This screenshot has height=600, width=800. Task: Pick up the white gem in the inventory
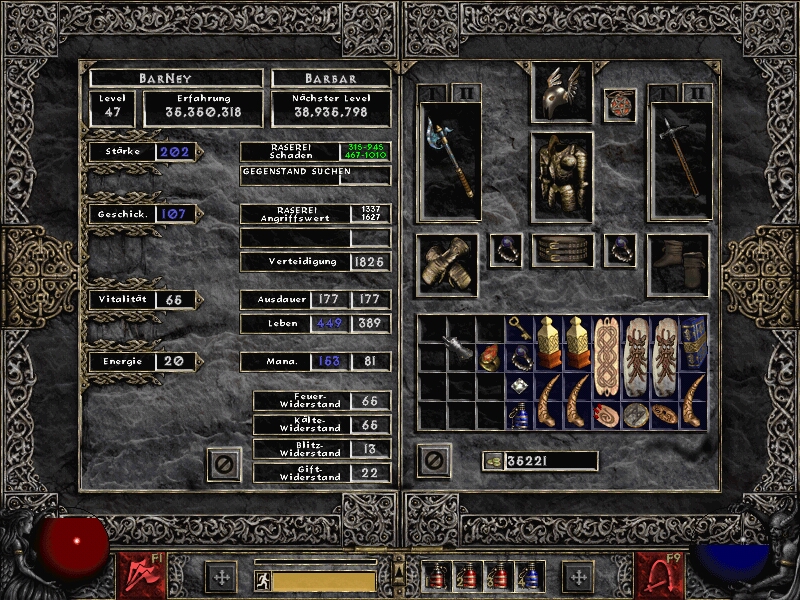click(x=519, y=385)
